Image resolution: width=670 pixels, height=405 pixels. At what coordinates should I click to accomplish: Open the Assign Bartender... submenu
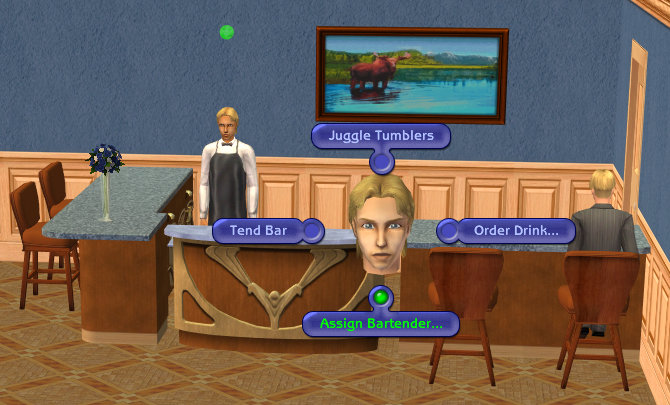(380, 324)
